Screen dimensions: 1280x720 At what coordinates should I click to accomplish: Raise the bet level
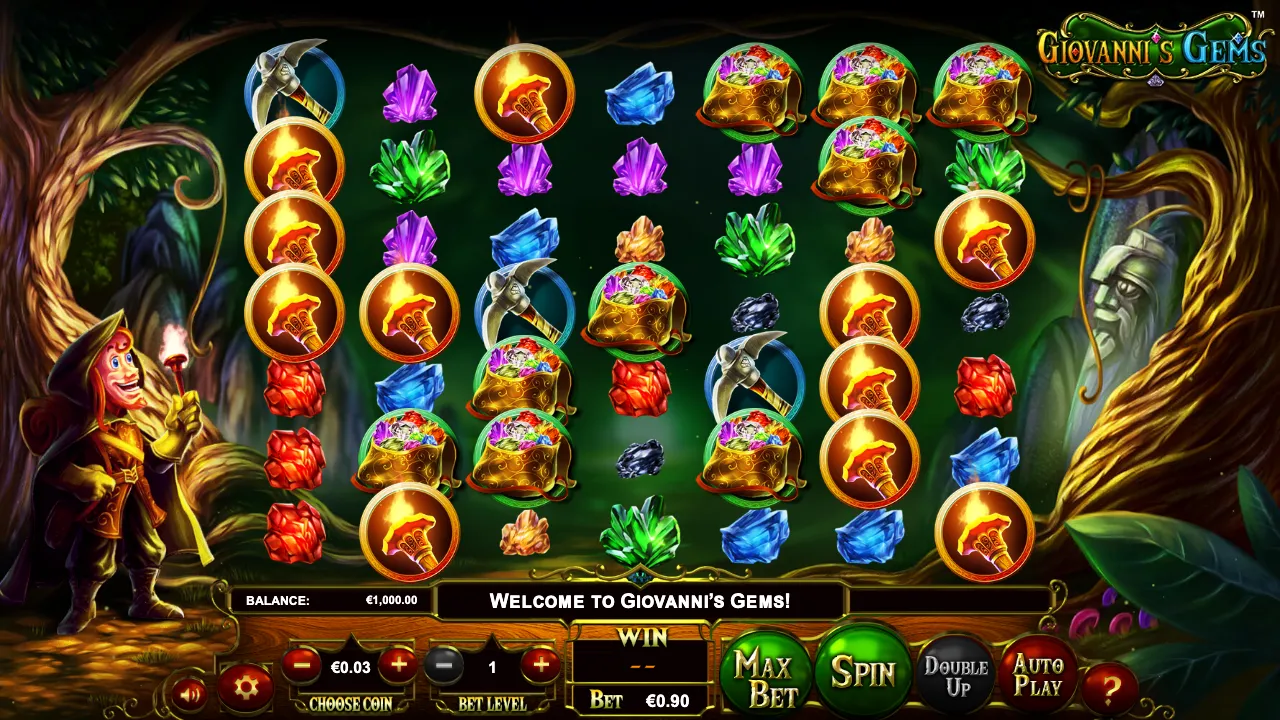pyautogui.click(x=540, y=663)
